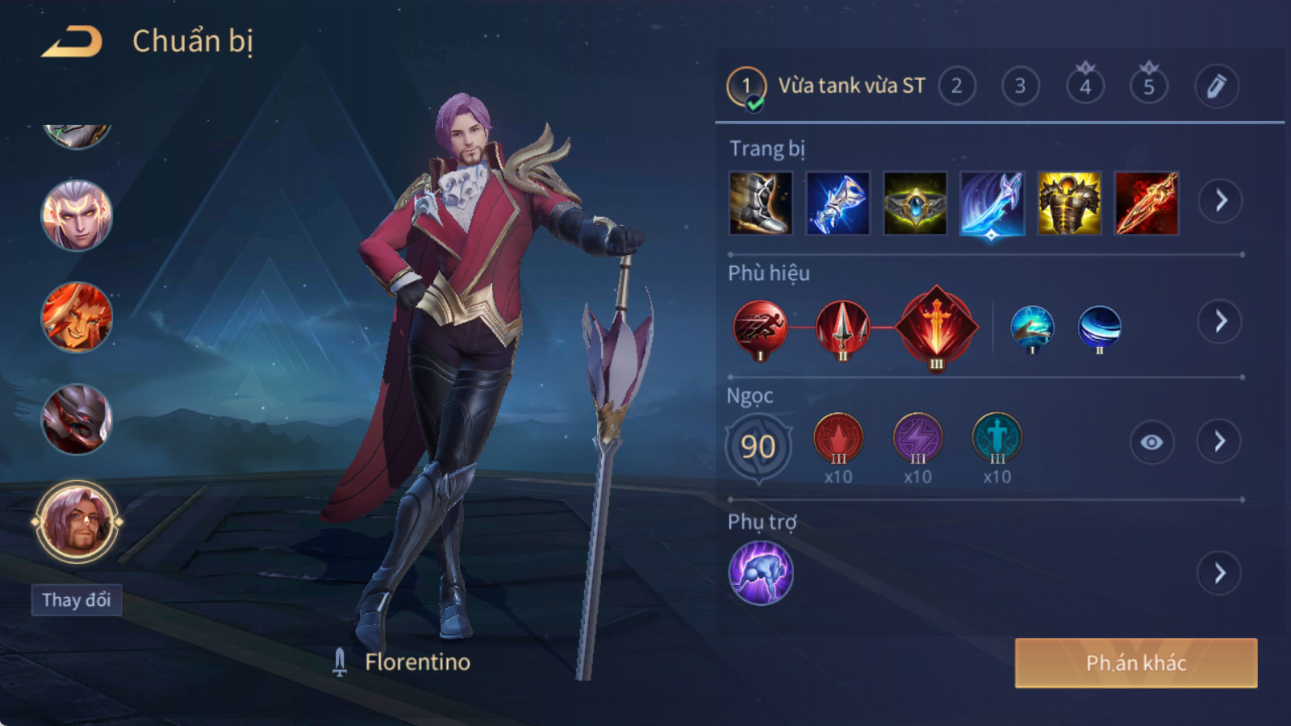Choose build preset 4

pyautogui.click(x=1085, y=86)
